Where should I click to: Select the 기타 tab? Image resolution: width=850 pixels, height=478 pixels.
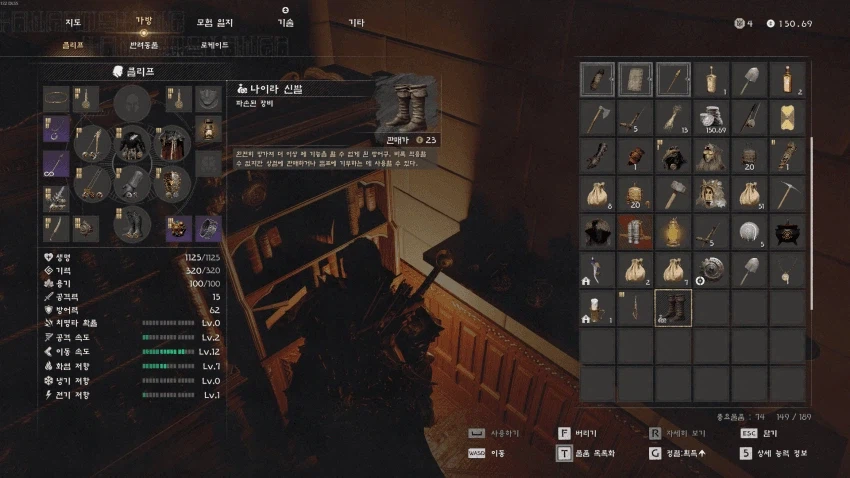(356, 21)
